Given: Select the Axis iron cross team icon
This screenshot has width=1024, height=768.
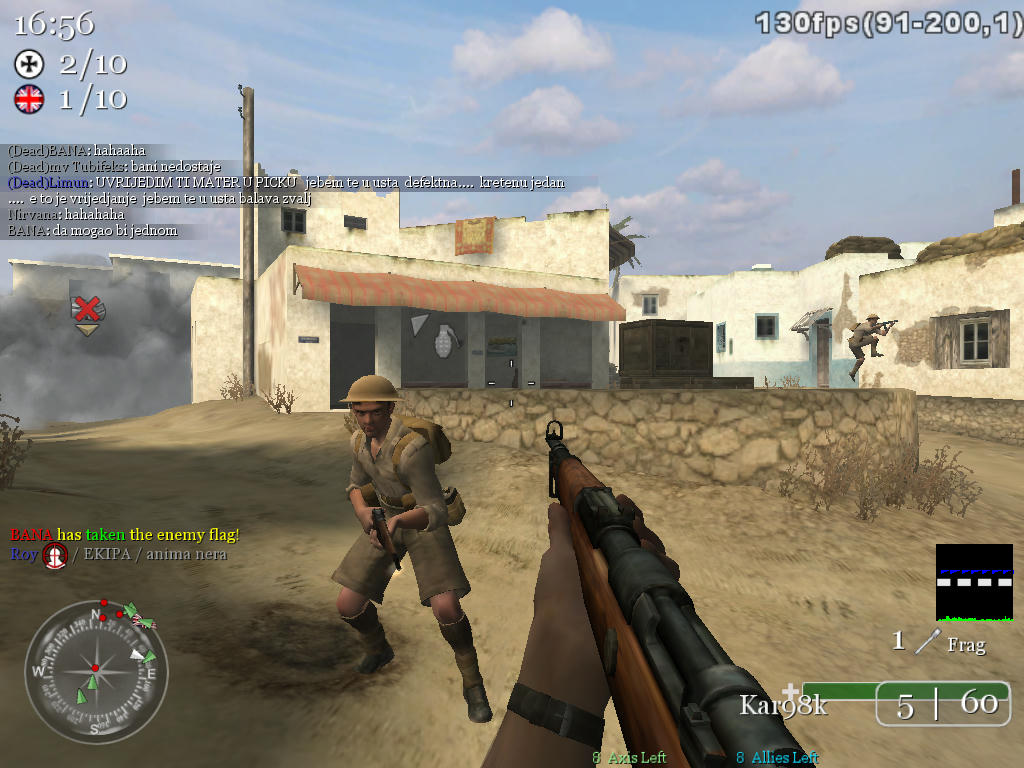Looking at the screenshot, I should click(x=29, y=64).
